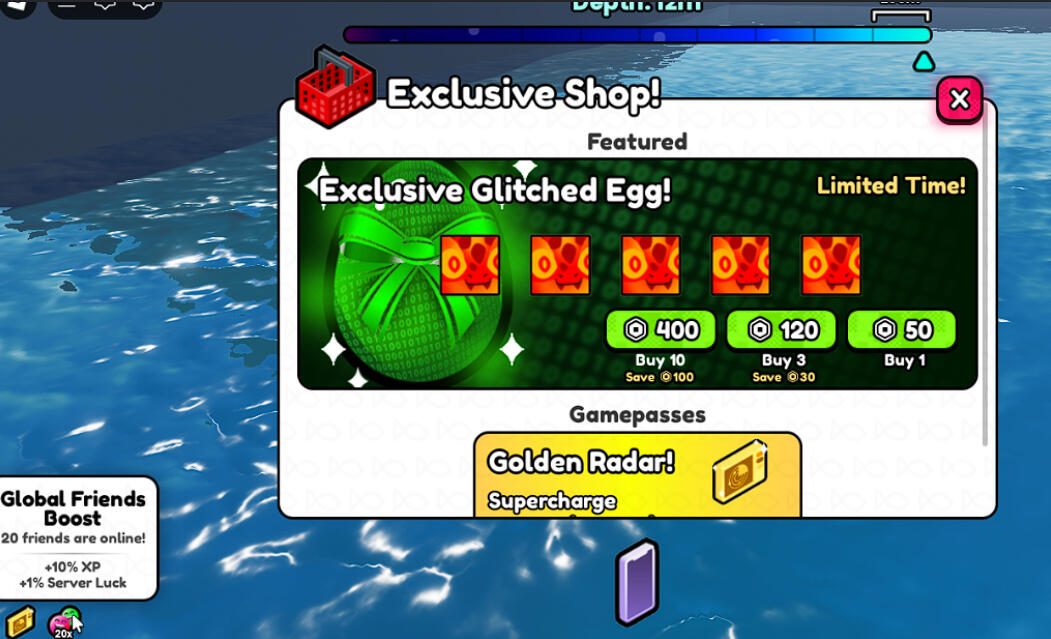Close the Exclusive Shop window
Image resolution: width=1051 pixels, height=639 pixels.
point(959,99)
